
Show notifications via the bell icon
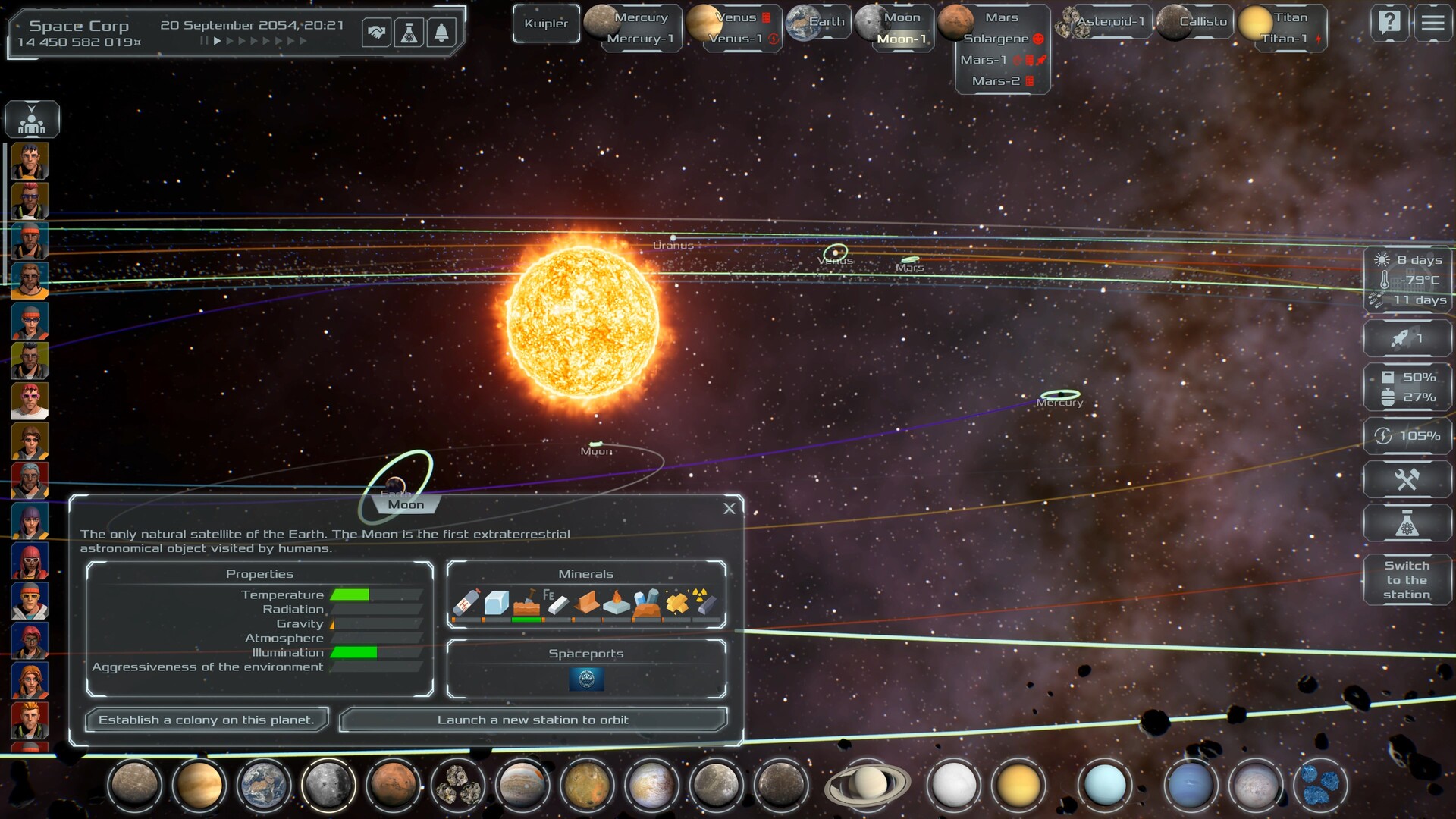tap(441, 33)
